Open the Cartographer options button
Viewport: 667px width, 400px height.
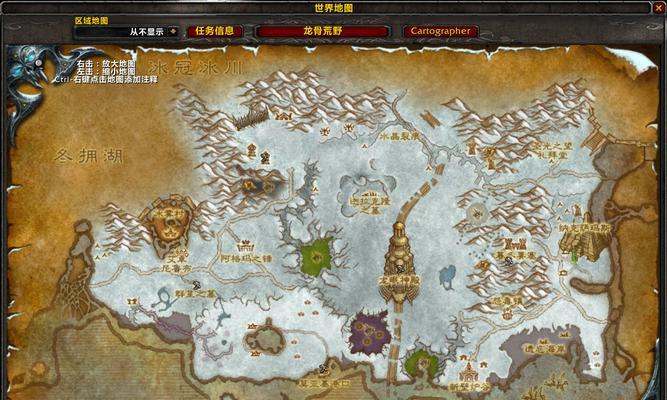point(440,31)
